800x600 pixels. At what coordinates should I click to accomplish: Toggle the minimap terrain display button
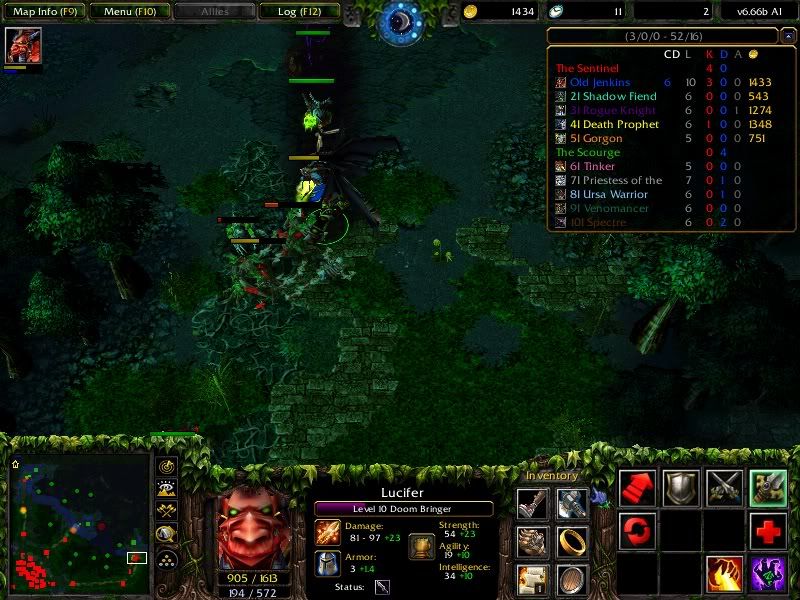[x=168, y=489]
